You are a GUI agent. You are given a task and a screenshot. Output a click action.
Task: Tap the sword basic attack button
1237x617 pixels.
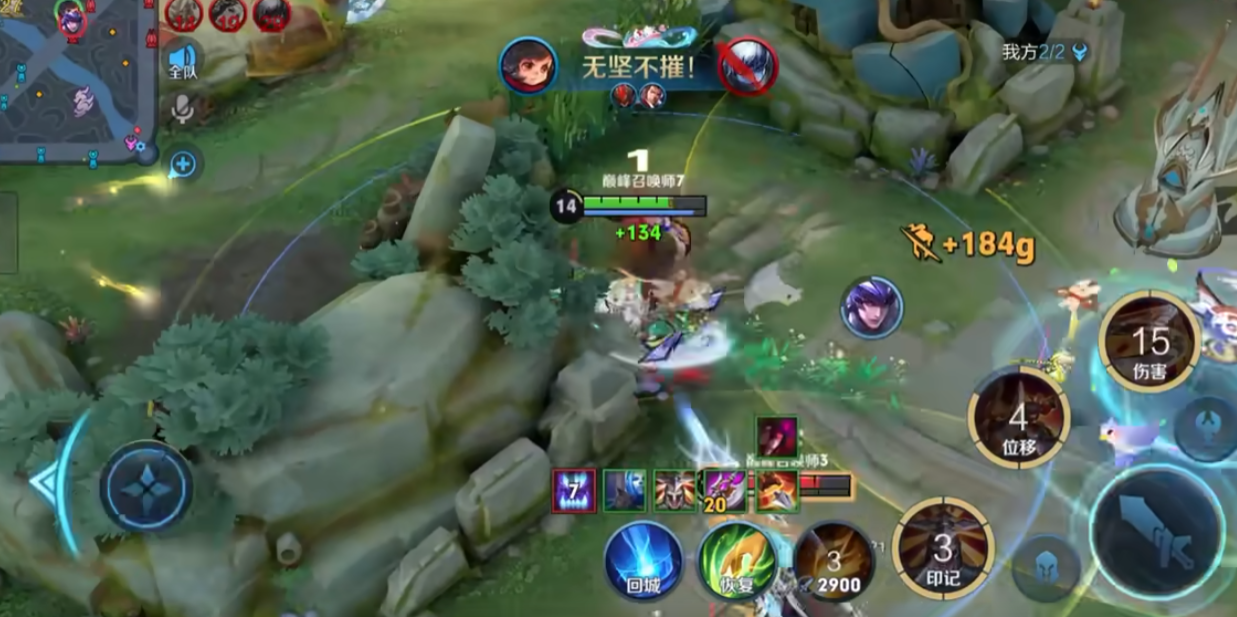1157,529
